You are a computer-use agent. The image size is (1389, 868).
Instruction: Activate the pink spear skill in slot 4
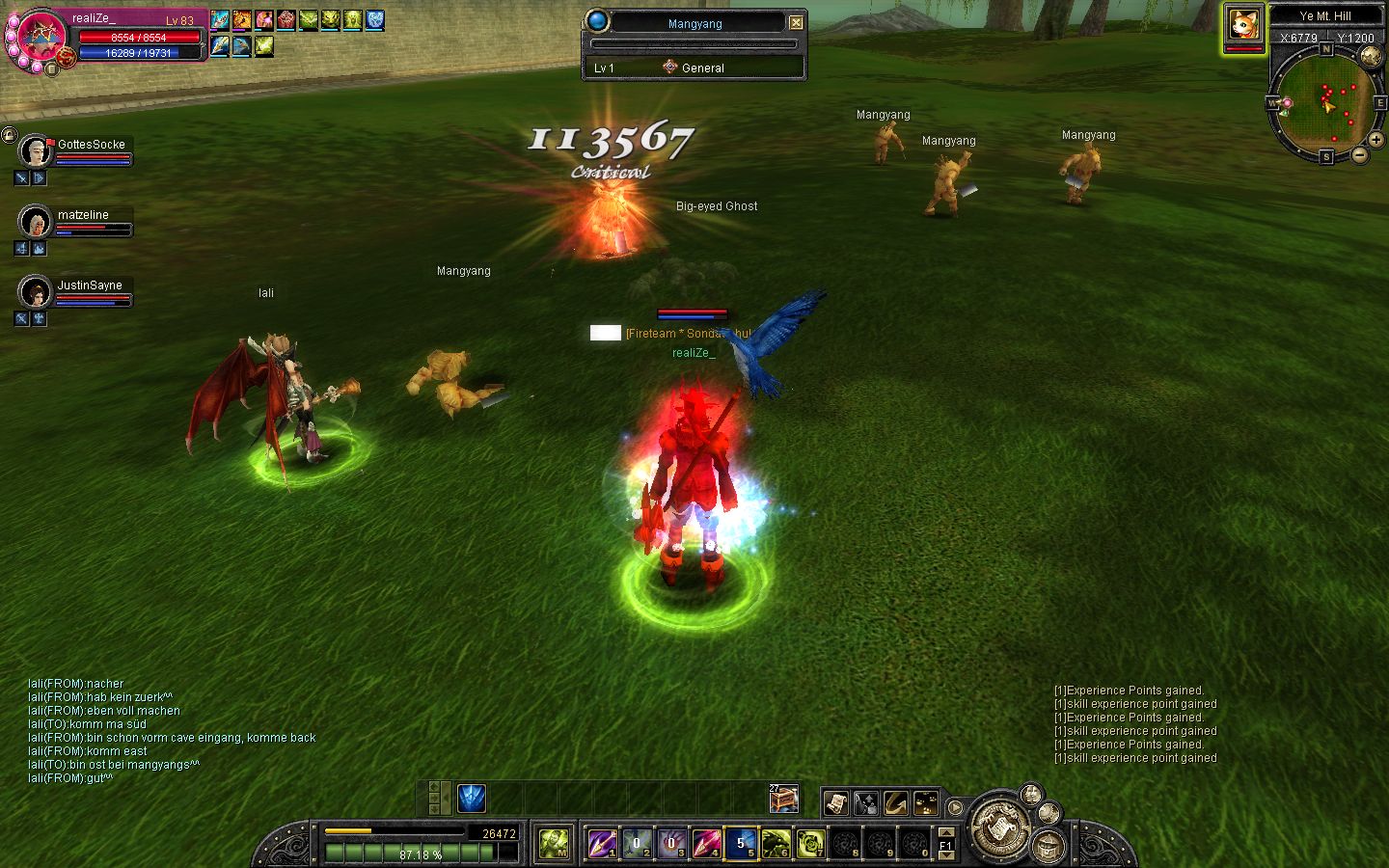tap(706, 844)
